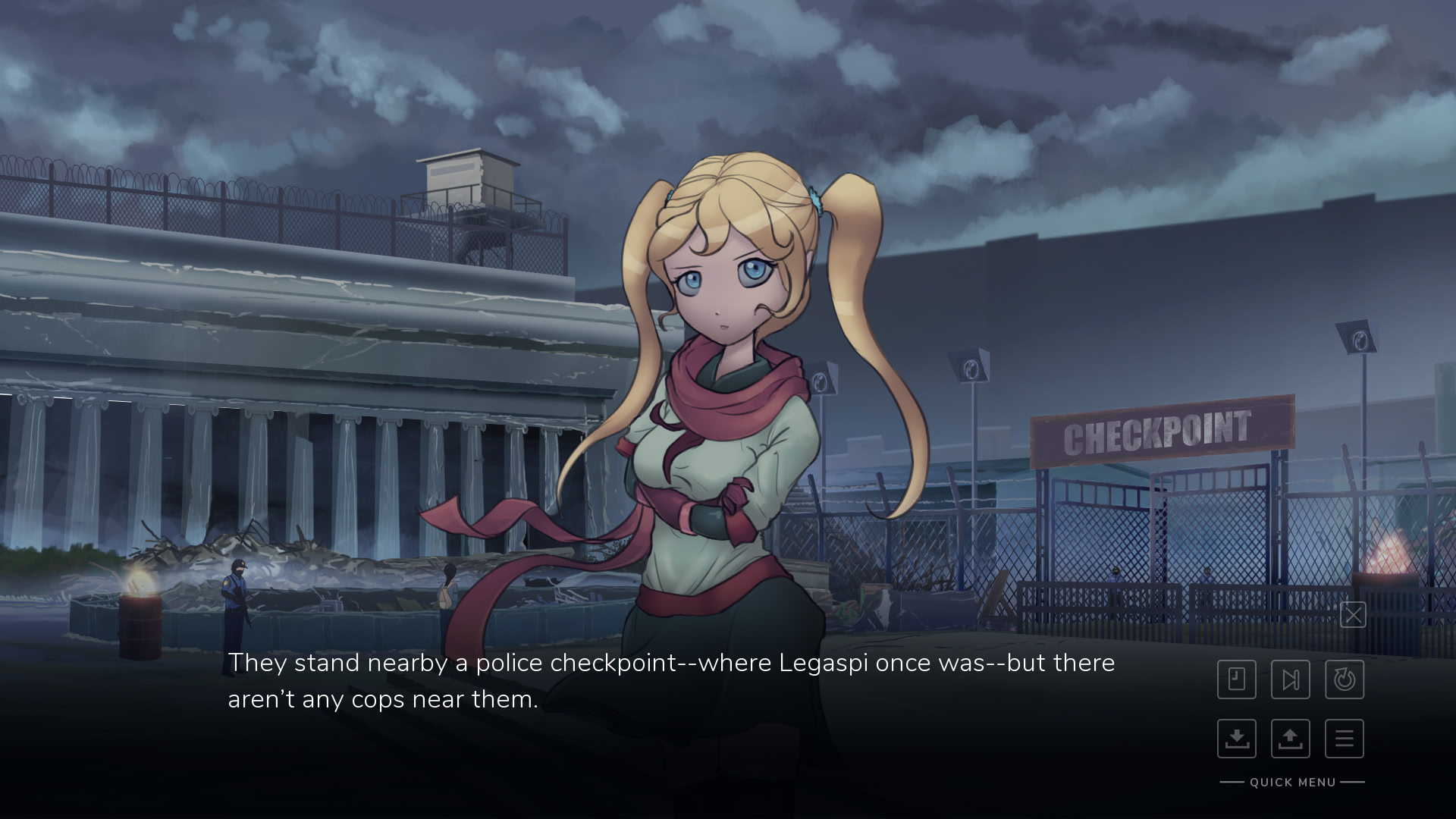The width and height of the screenshot is (1456, 819).
Task: Click the down-arrow tray save icon
Action: (x=1237, y=739)
